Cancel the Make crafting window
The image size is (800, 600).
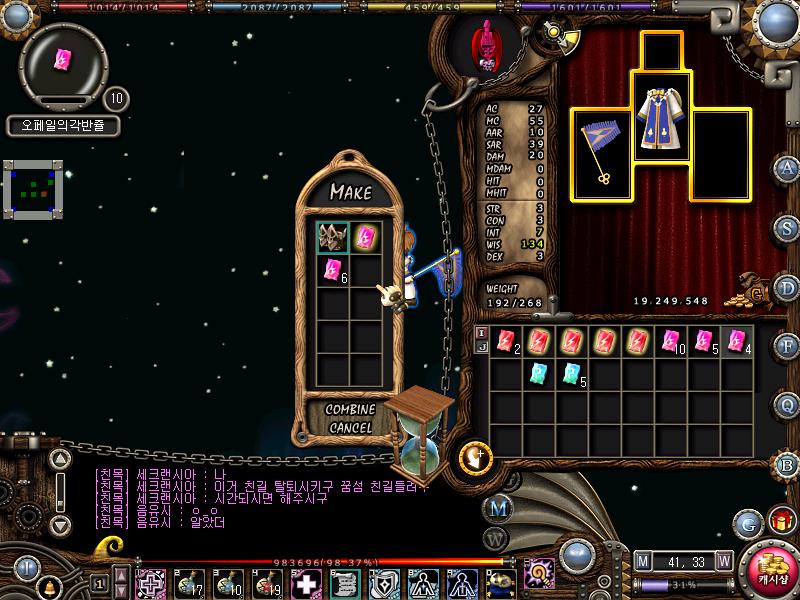[x=350, y=427]
